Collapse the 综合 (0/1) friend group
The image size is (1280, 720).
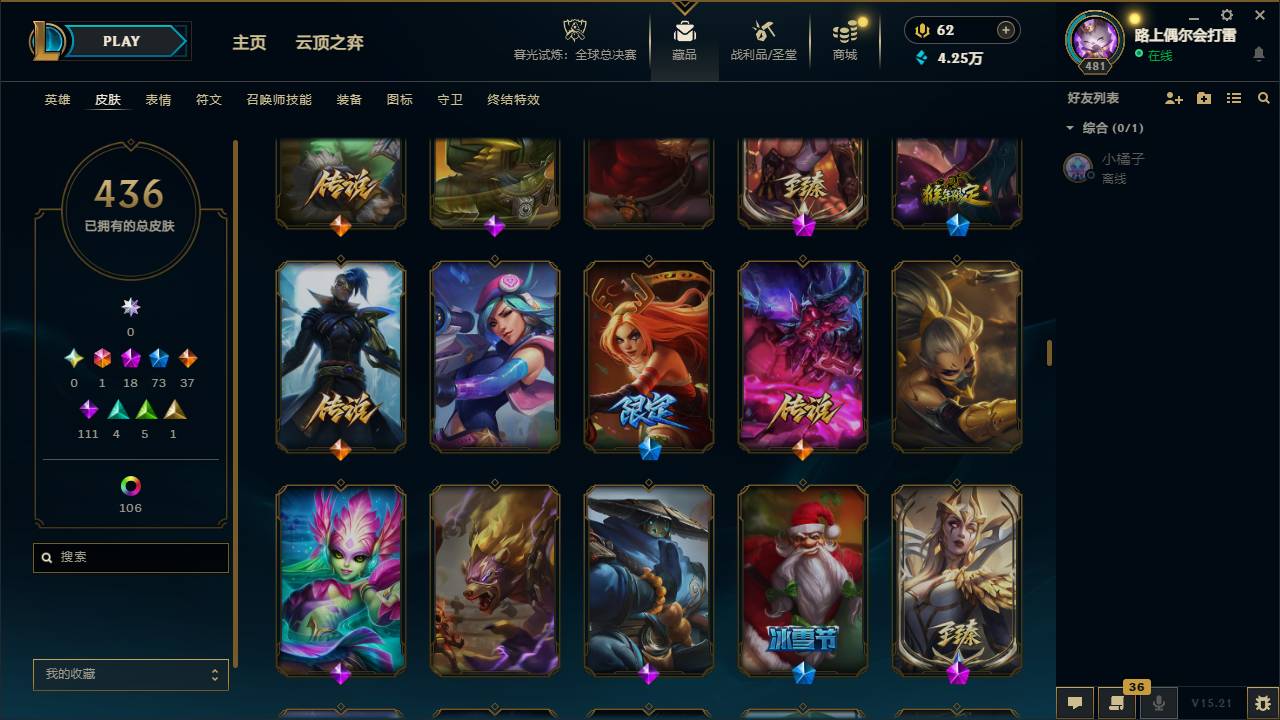(x=1070, y=127)
